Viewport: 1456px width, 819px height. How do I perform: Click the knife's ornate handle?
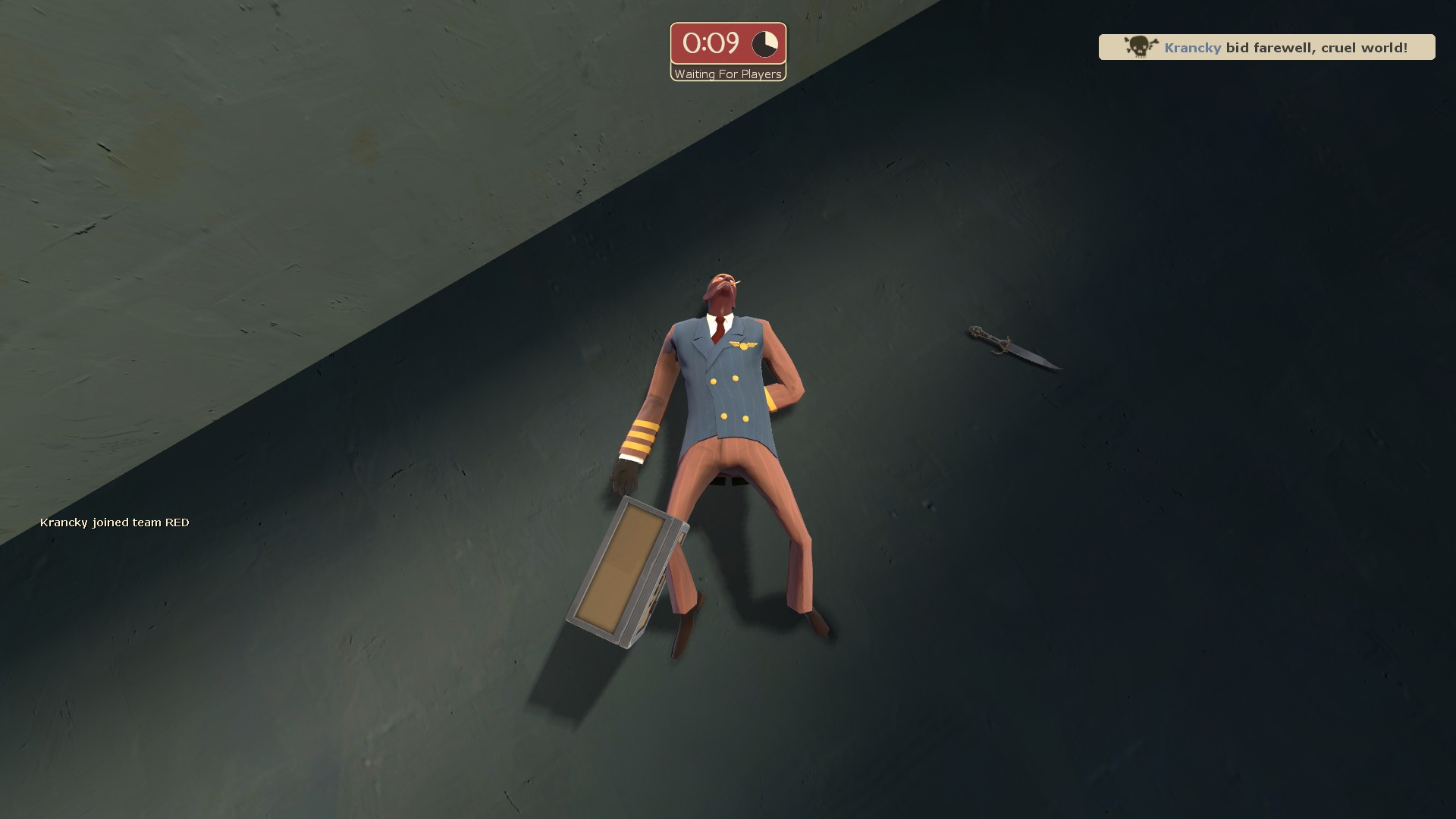pyautogui.click(x=984, y=334)
